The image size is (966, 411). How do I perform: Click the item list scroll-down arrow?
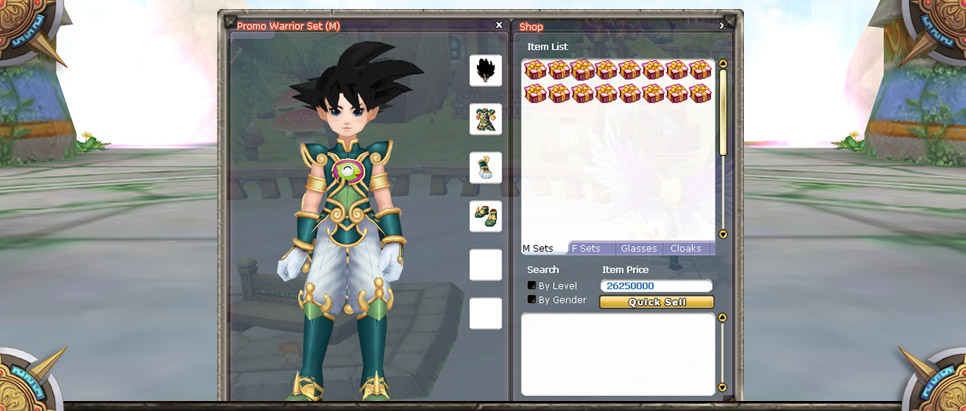click(723, 235)
